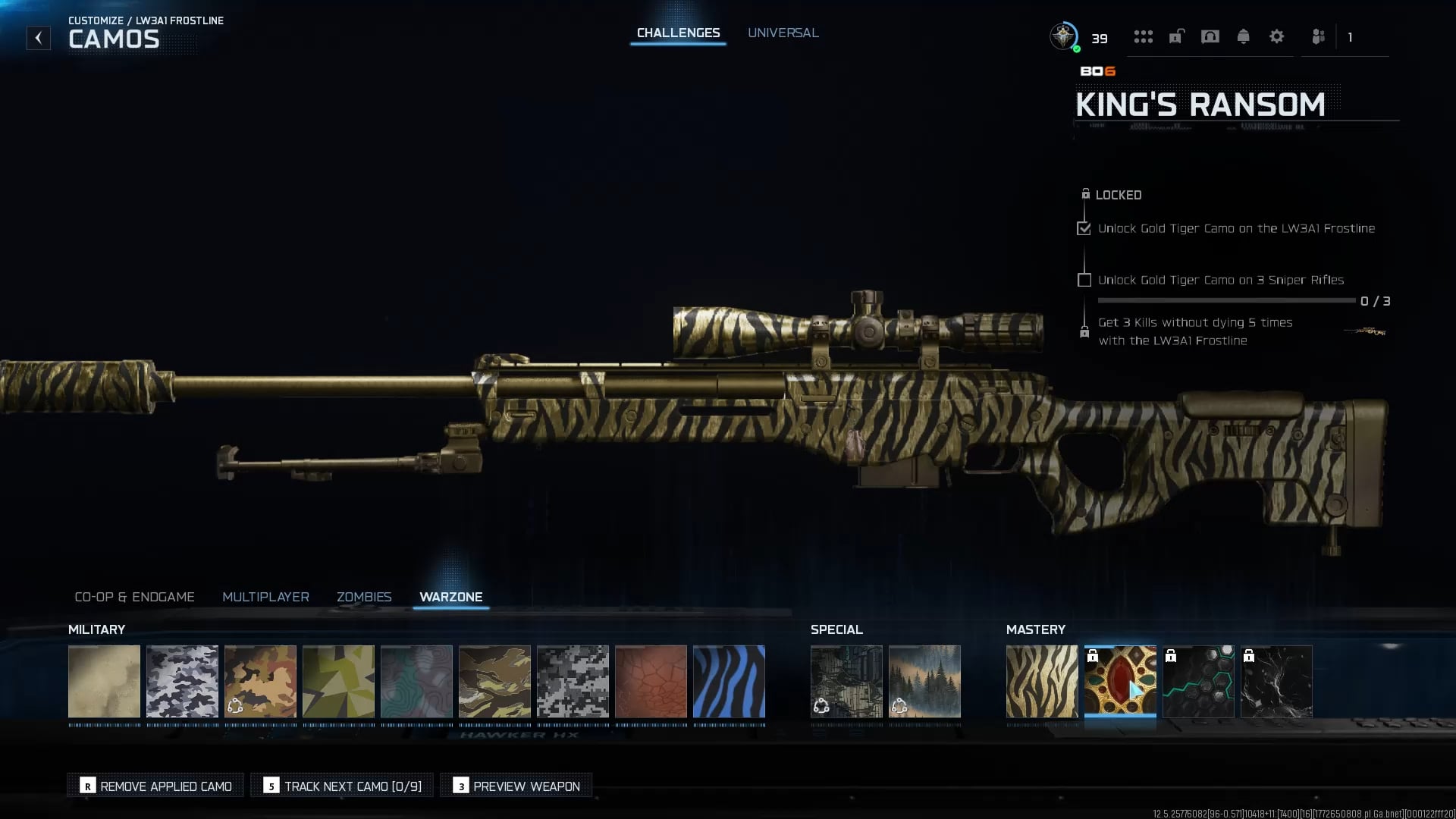Switch to the Multiplayer camo category
The width and height of the screenshot is (1456, 819).
coord(265,597)
